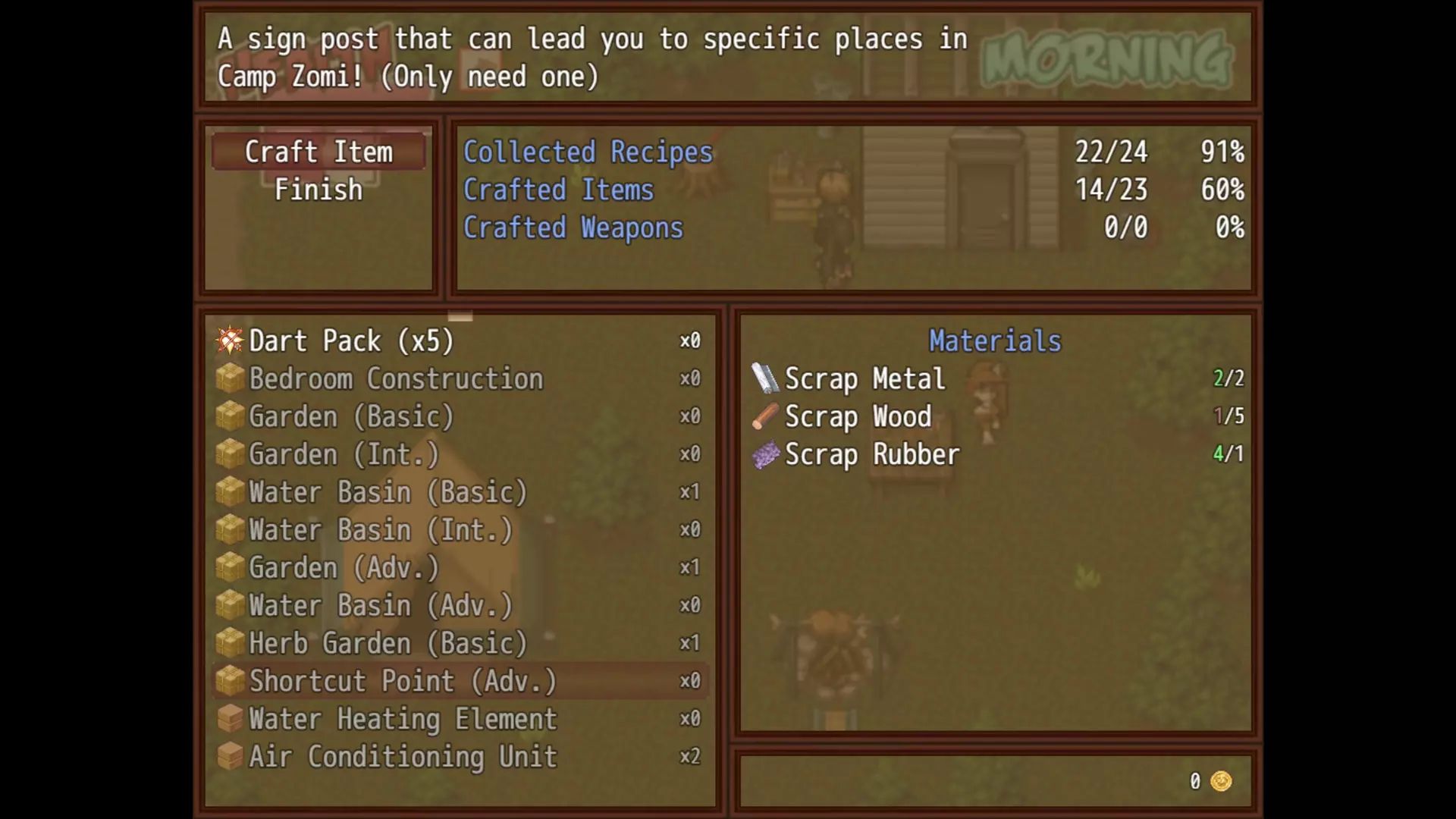Pick the Water Basin (Adv.) recipe
The height and width of the screenshot is (819, 1456).
point(381,606)
